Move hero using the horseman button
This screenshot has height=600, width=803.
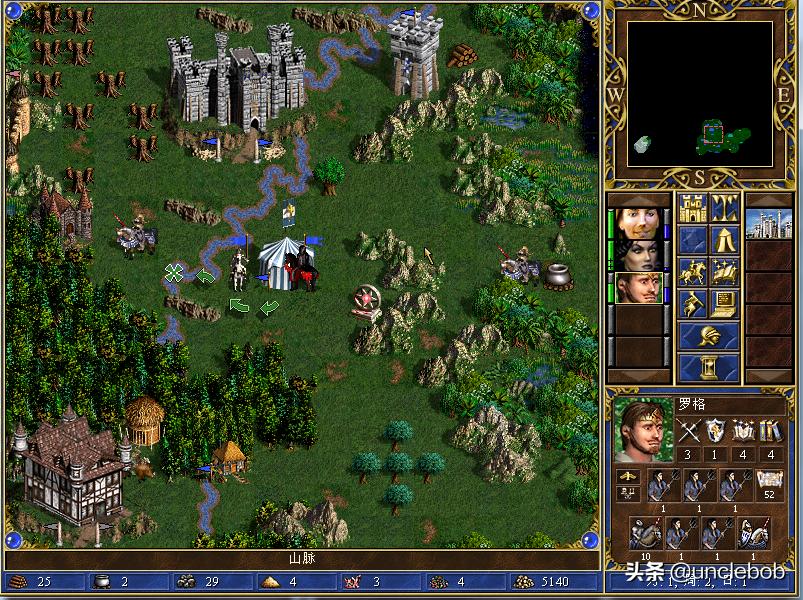692,271
